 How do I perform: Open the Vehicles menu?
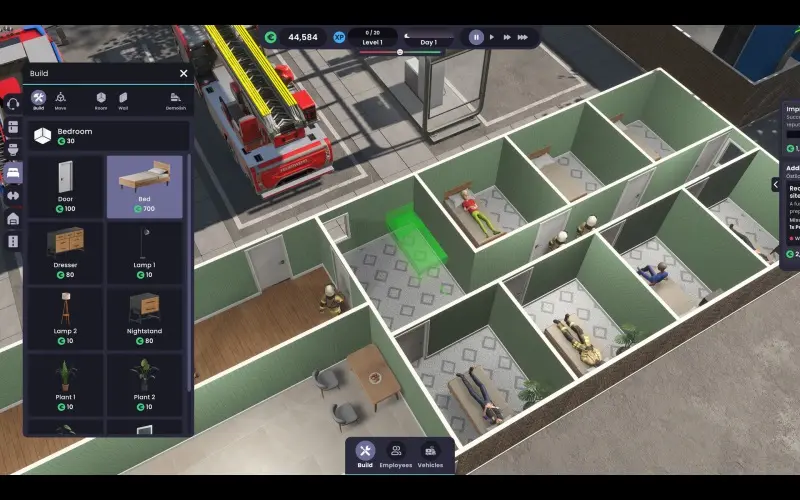[x=430, y=455]
